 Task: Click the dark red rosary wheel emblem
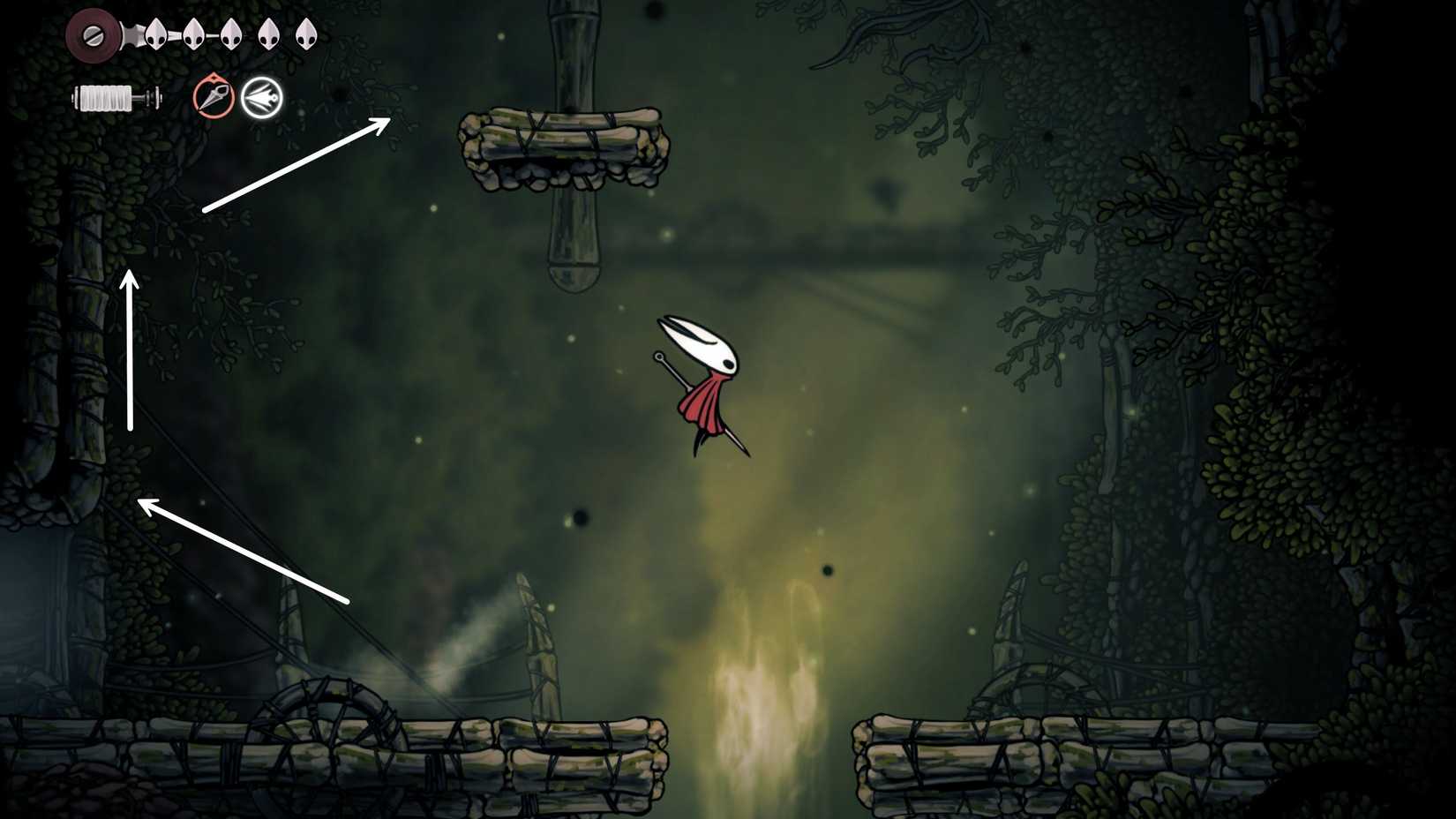coord(92,35)
